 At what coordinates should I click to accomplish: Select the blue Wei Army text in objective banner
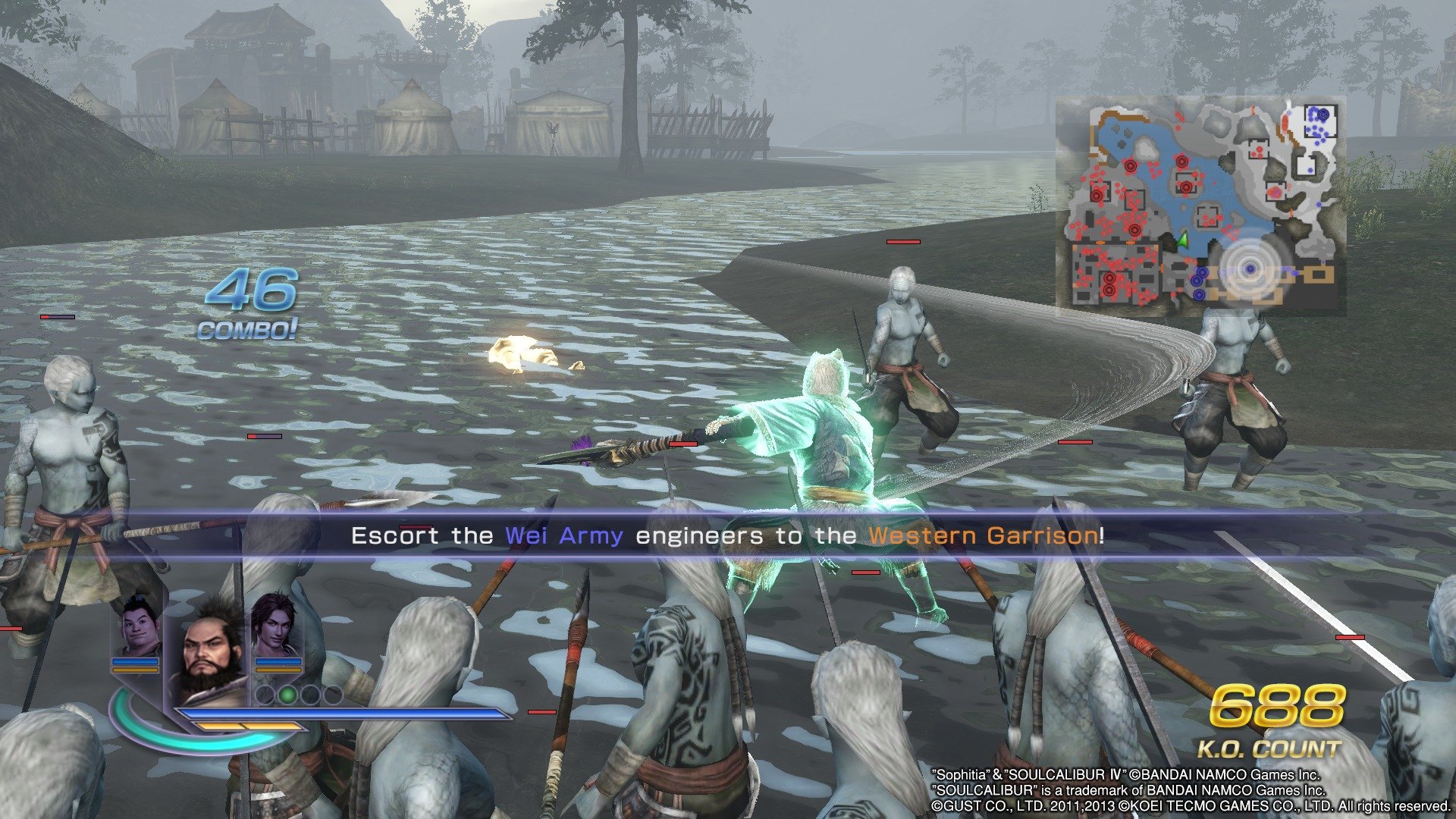pyautogui.click(x=563, y=535)
